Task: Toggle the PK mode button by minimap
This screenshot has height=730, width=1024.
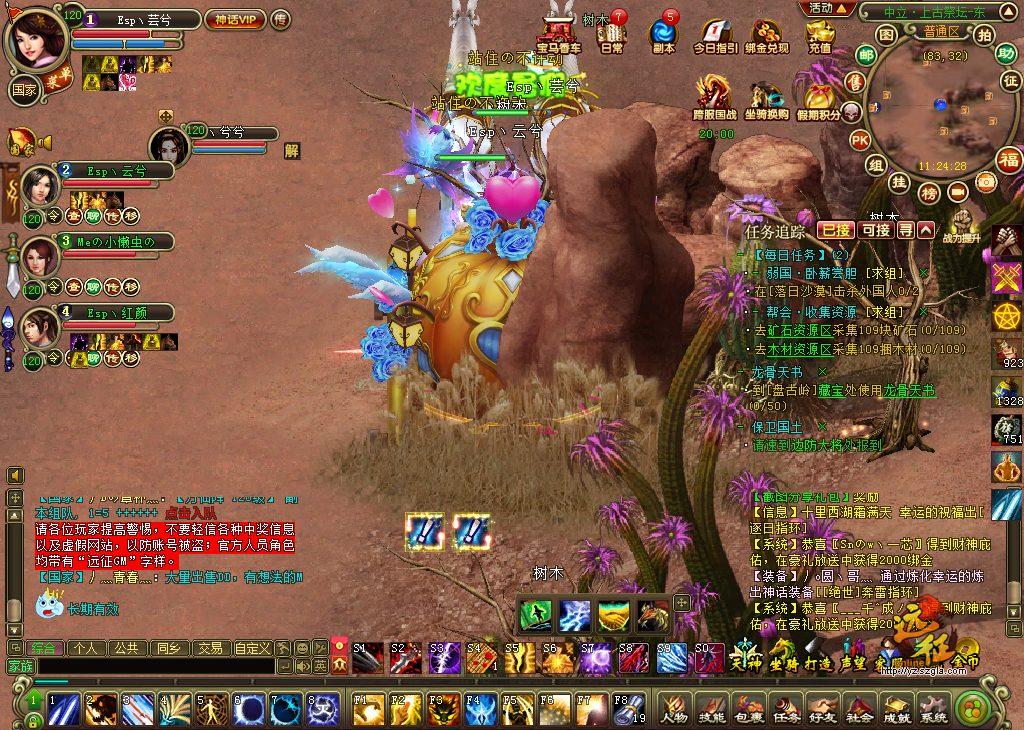Action: click(x=859, y=140)
